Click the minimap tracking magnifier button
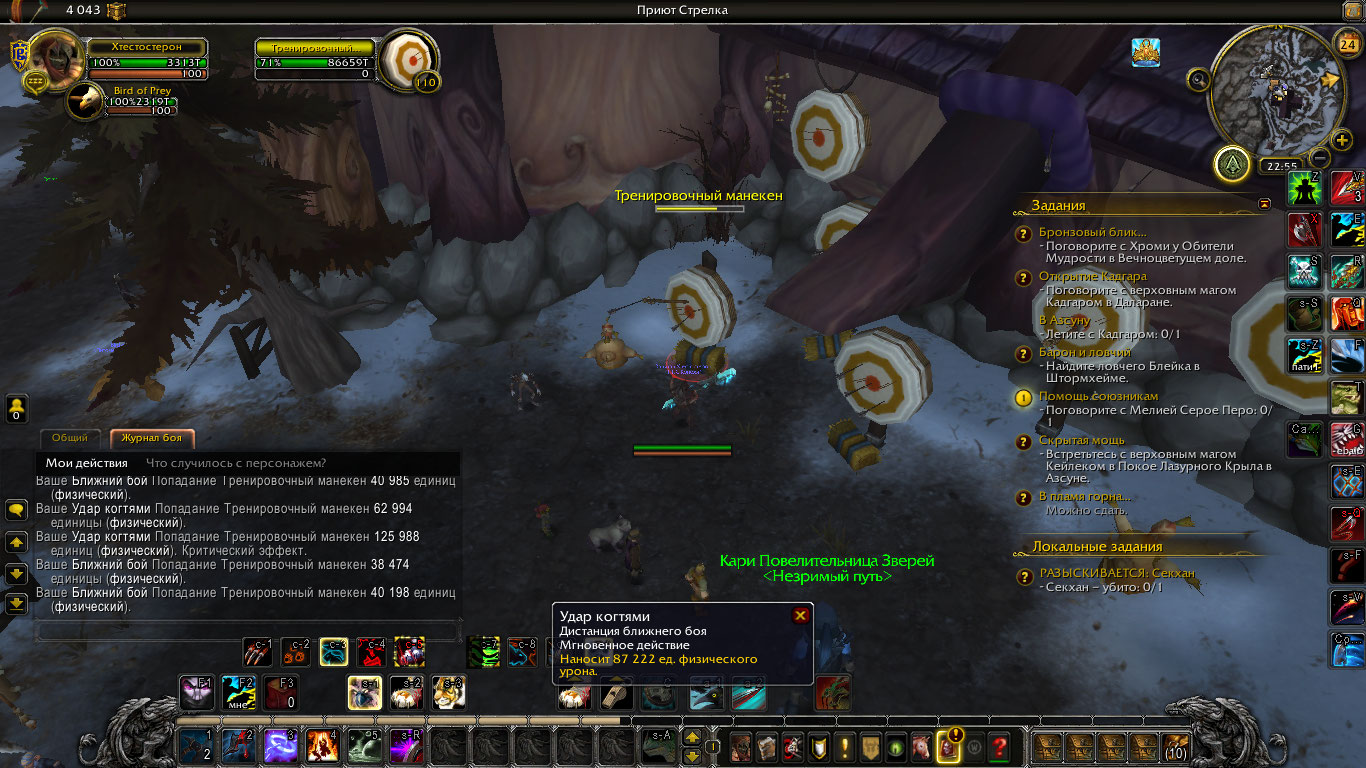Viewport: 1366px width, 768px height. click(x=1198, y=80)
